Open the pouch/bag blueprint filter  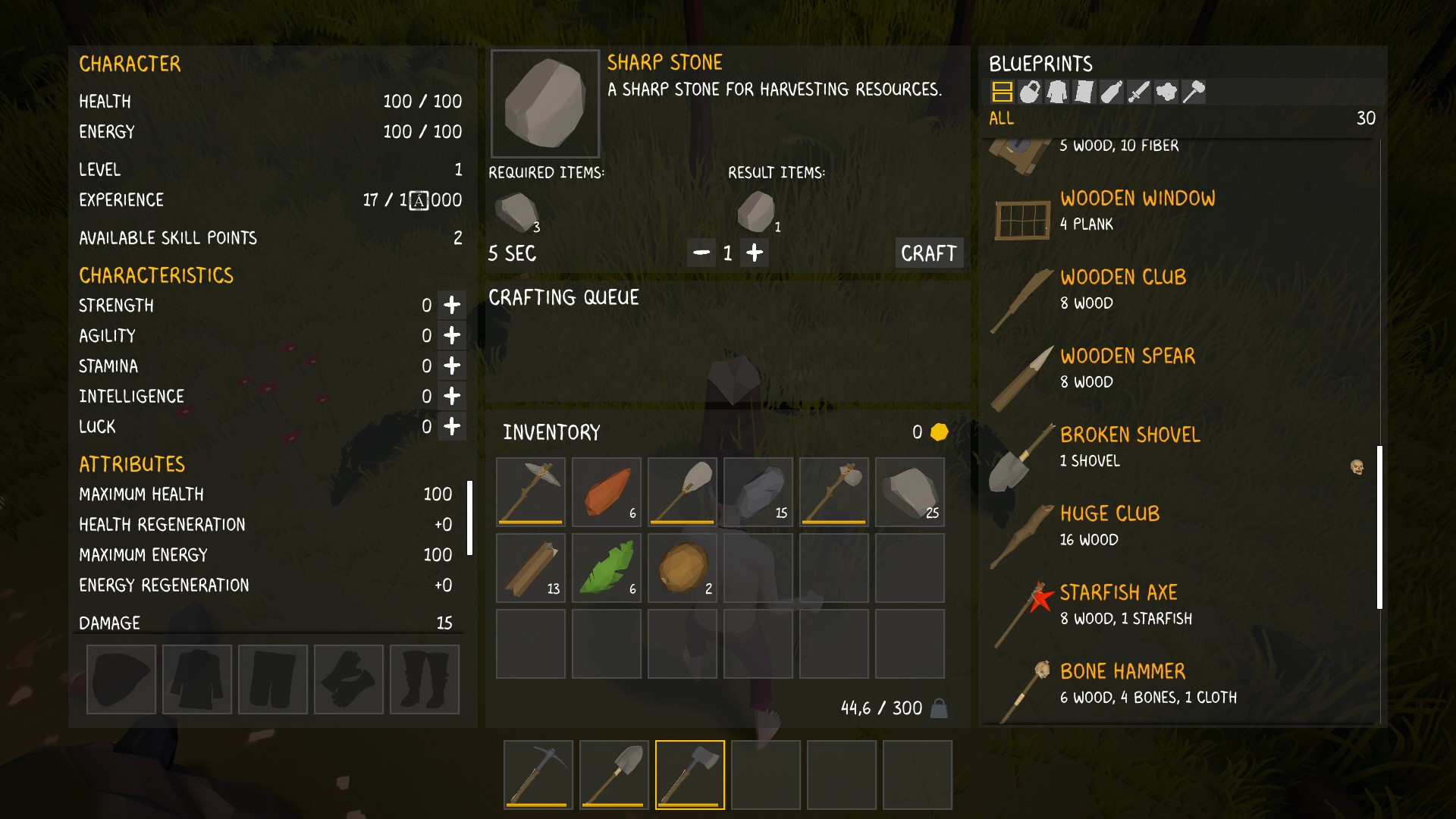pos(1029,93)
